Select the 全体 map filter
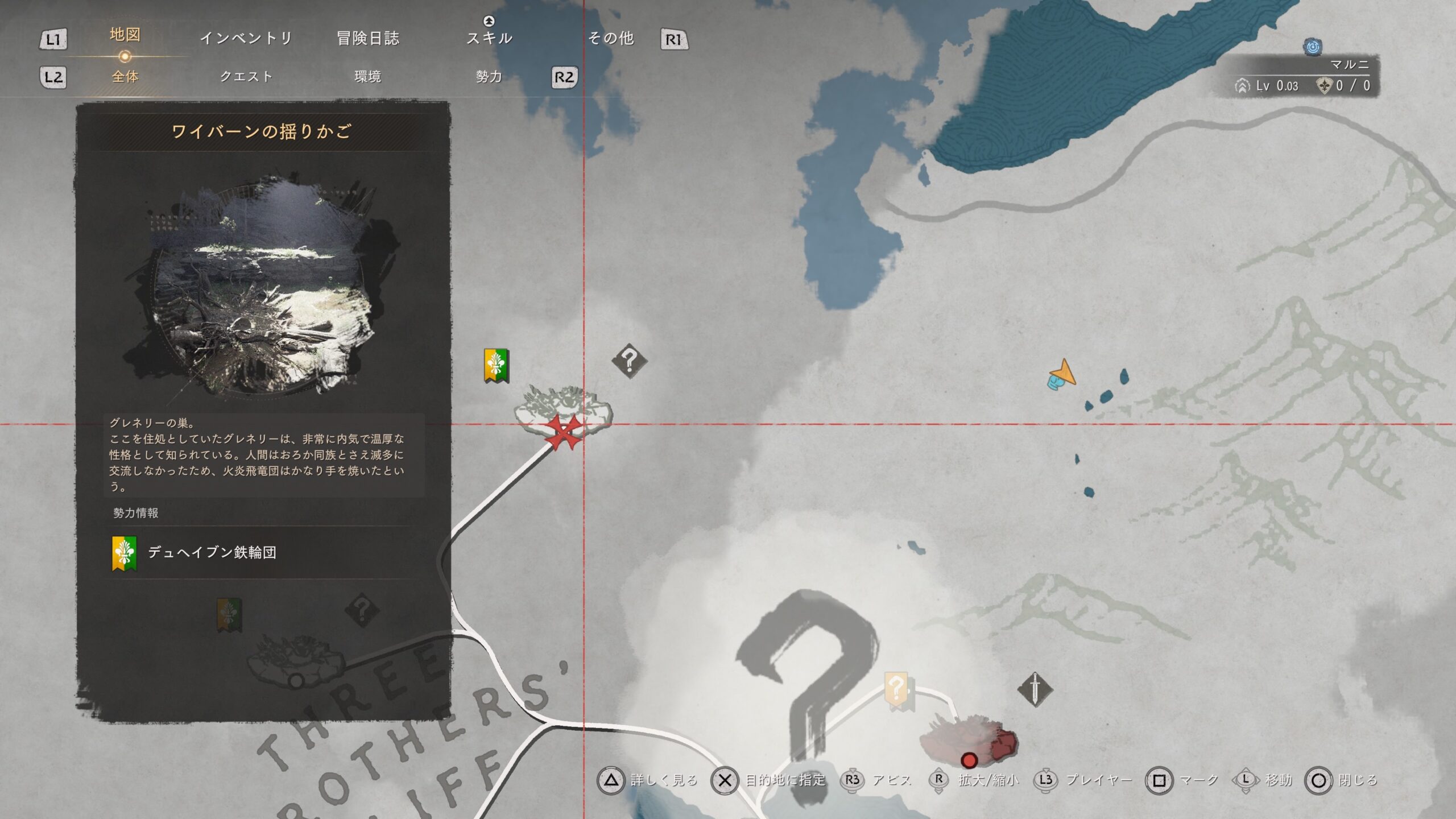The width and height of the screenshot is (1456, 819). [125, 77]
